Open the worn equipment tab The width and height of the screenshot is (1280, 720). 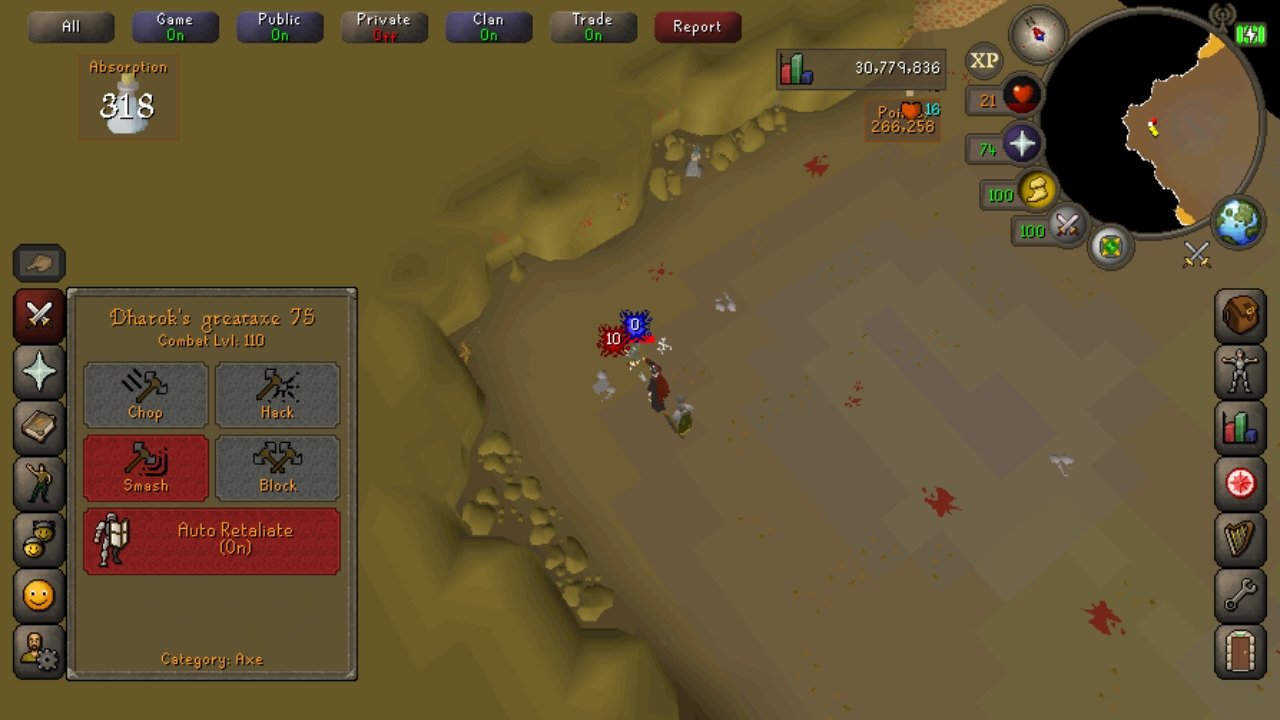click(1240, 372)
